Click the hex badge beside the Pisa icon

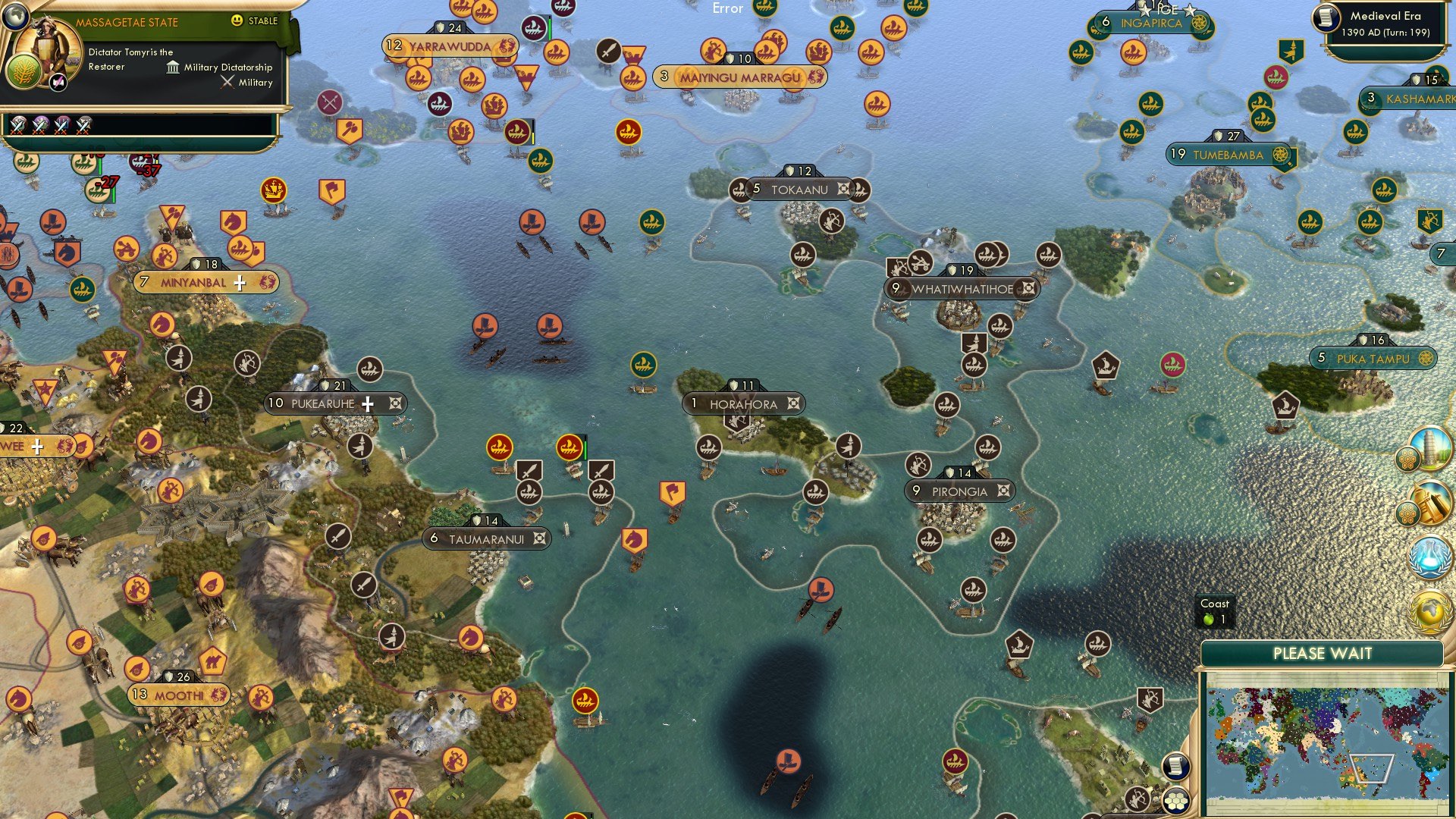pos(1407,458)
